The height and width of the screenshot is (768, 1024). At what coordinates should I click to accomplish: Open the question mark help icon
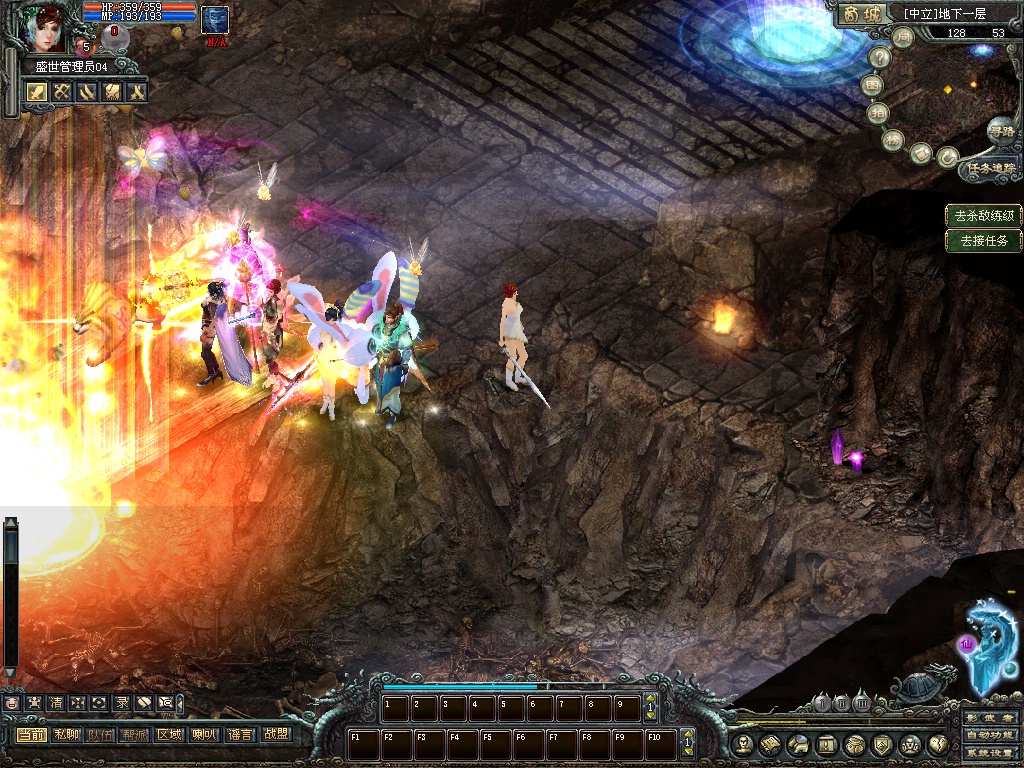click(x=879, y=58)
